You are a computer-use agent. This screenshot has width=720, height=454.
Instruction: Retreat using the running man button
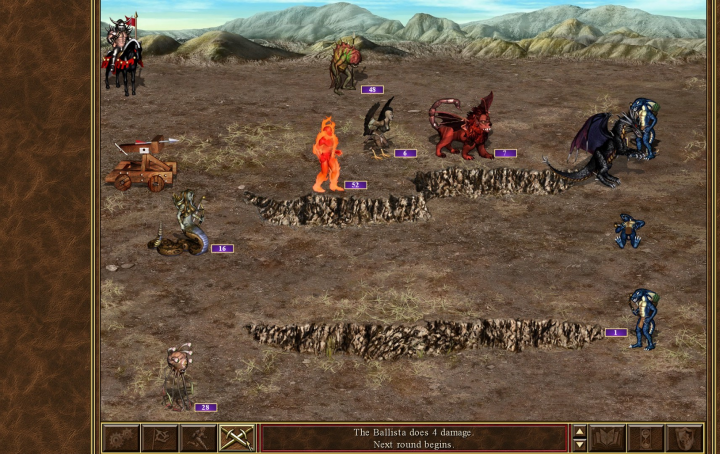(x=198, y=438)
